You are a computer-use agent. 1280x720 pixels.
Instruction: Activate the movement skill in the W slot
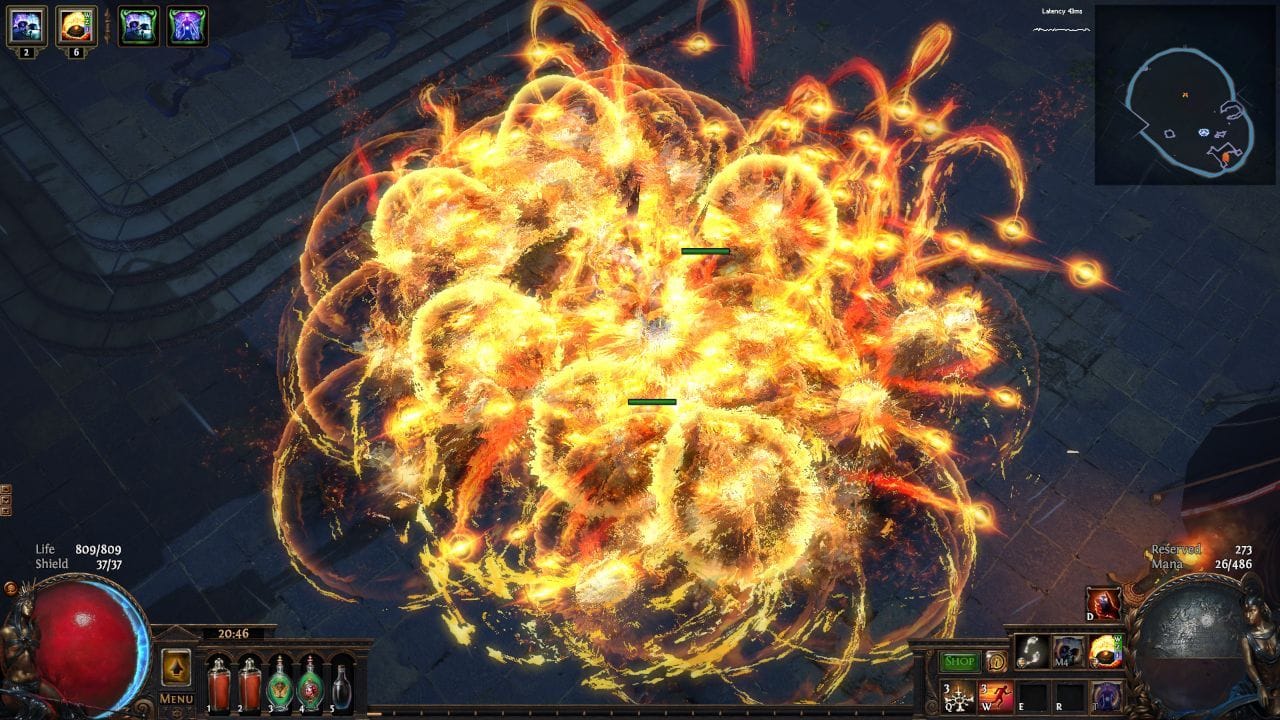coord(996,695)
